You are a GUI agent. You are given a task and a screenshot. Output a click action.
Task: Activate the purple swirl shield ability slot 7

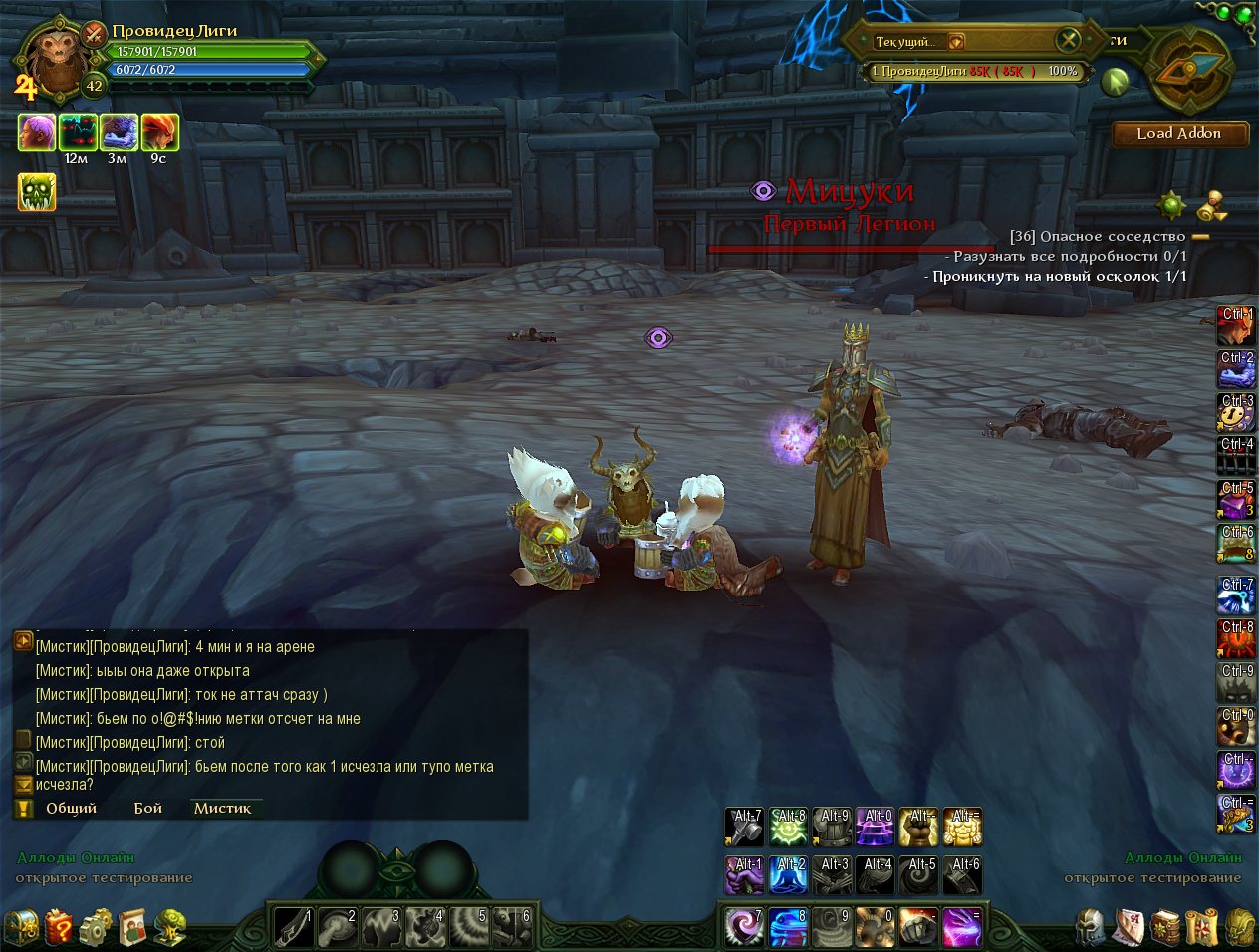(x=743, y=928)
